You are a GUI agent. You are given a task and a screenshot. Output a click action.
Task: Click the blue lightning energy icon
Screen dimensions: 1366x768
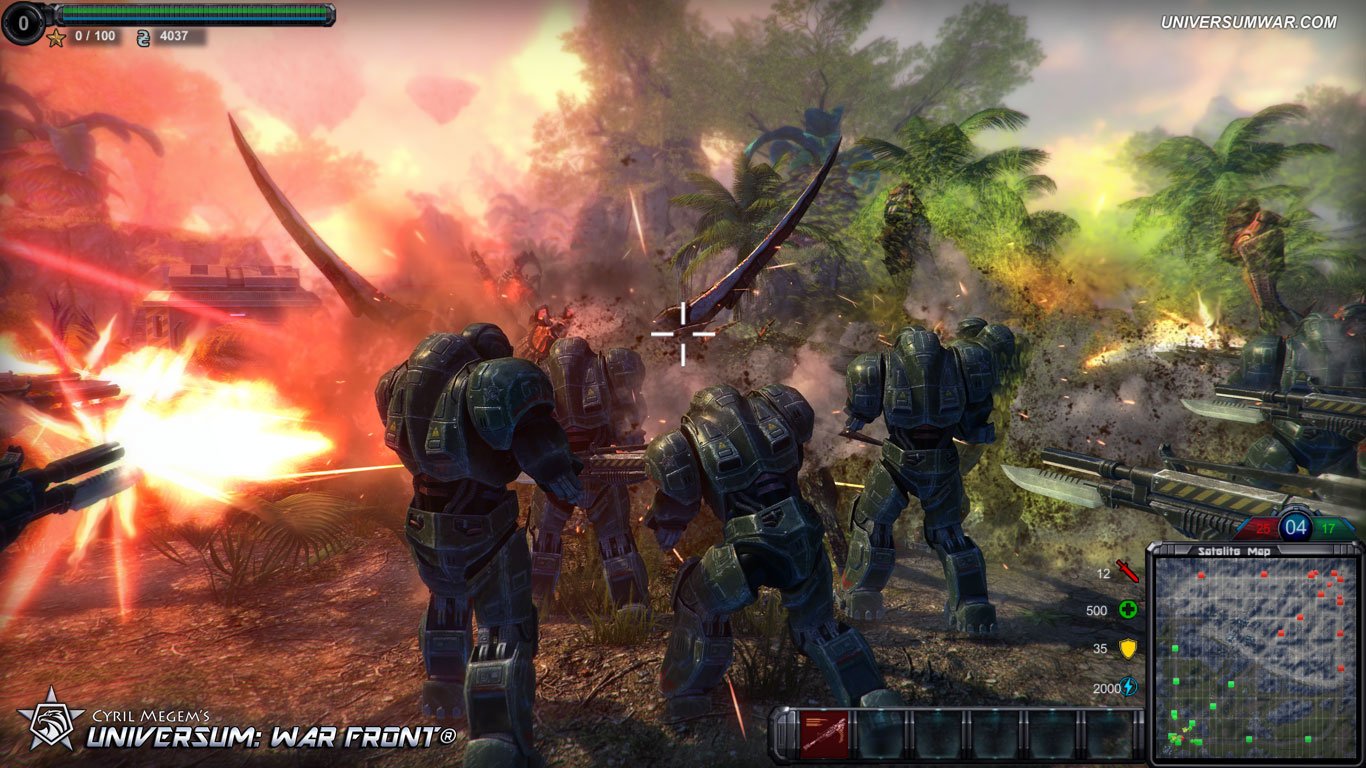click(x=1126, y=686)
